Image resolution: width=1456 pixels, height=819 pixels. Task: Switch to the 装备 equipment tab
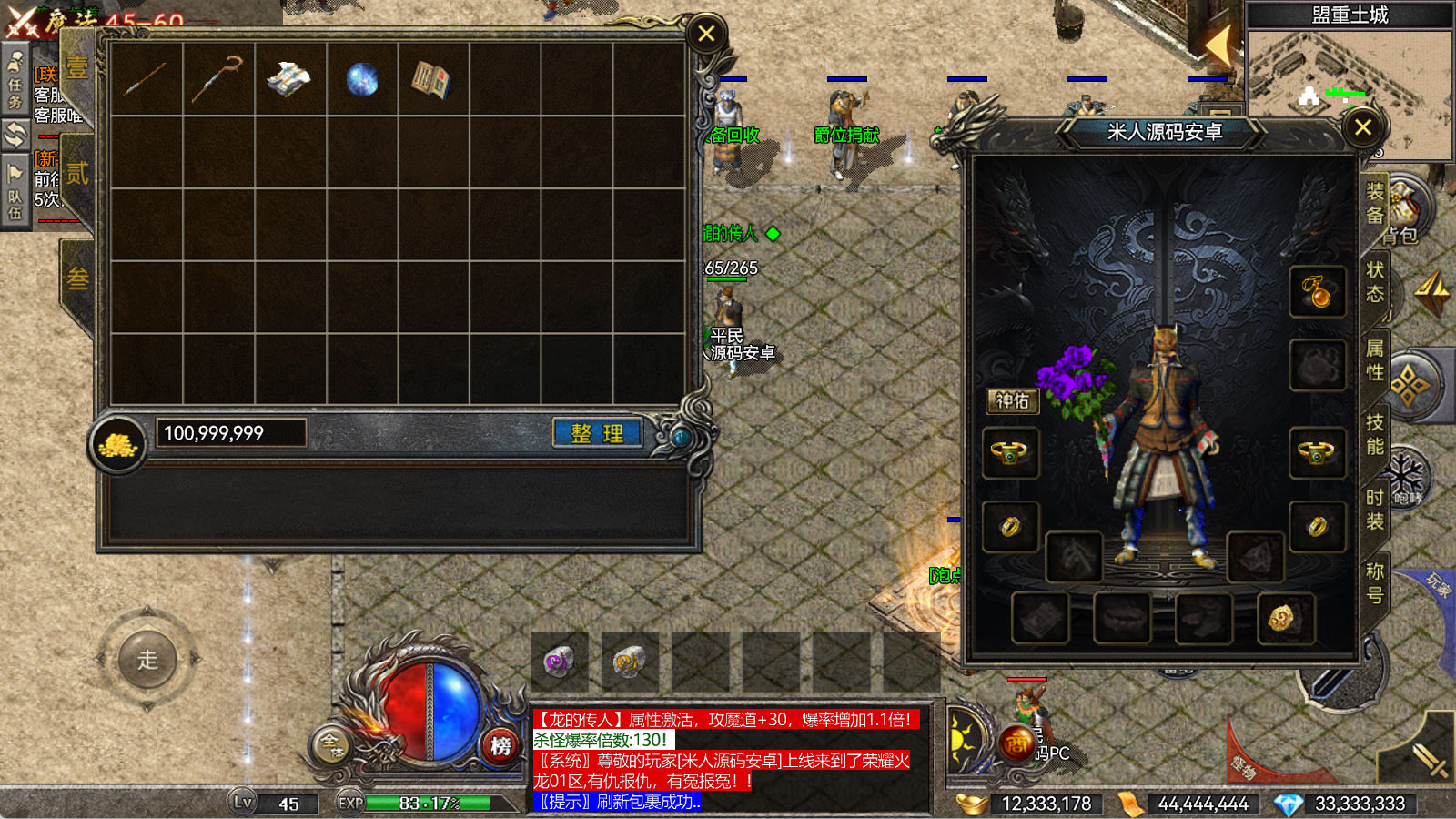click(x=1374, y=203)
